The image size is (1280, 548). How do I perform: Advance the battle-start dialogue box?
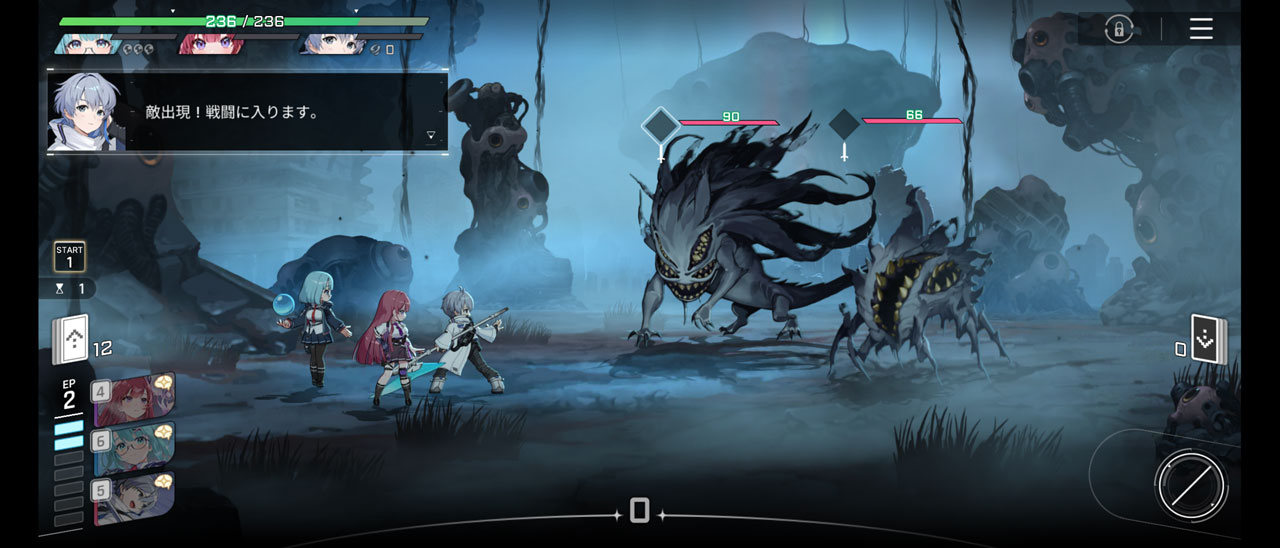click(247, 112)
